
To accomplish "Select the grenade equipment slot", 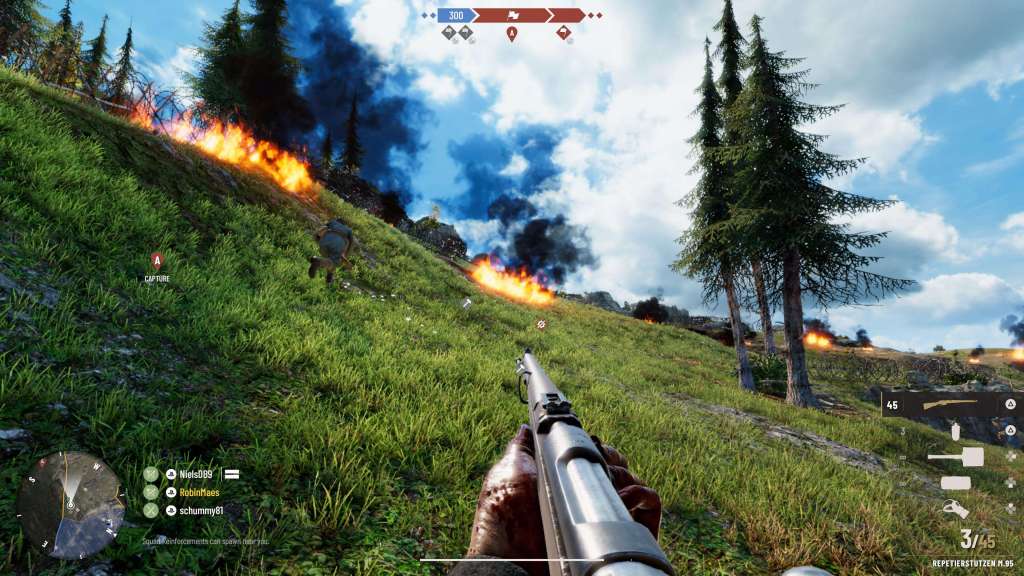I will (955, 431).
